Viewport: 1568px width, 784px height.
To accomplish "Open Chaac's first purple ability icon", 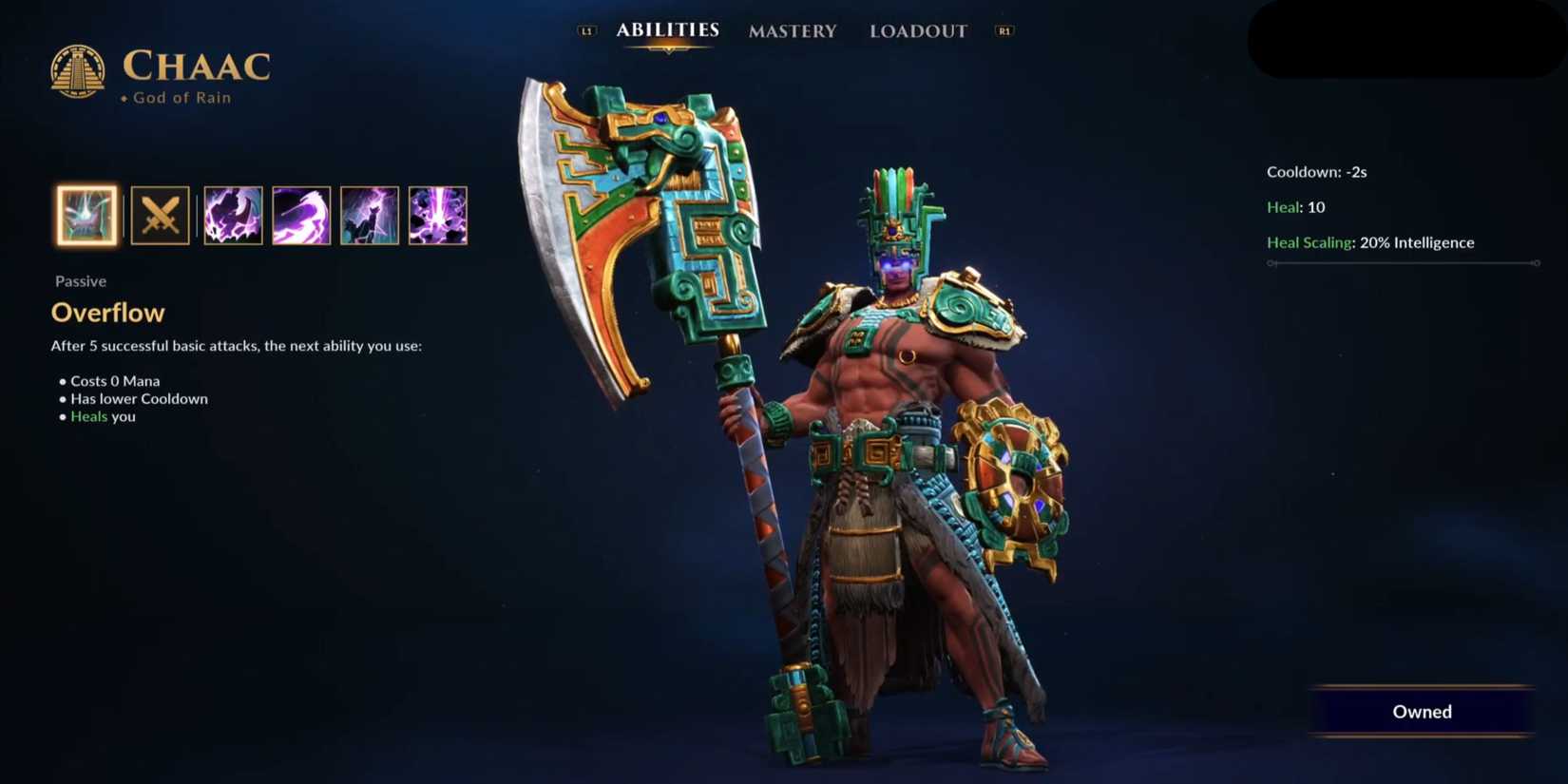I will pyautogui.click(x=233, y=216).
